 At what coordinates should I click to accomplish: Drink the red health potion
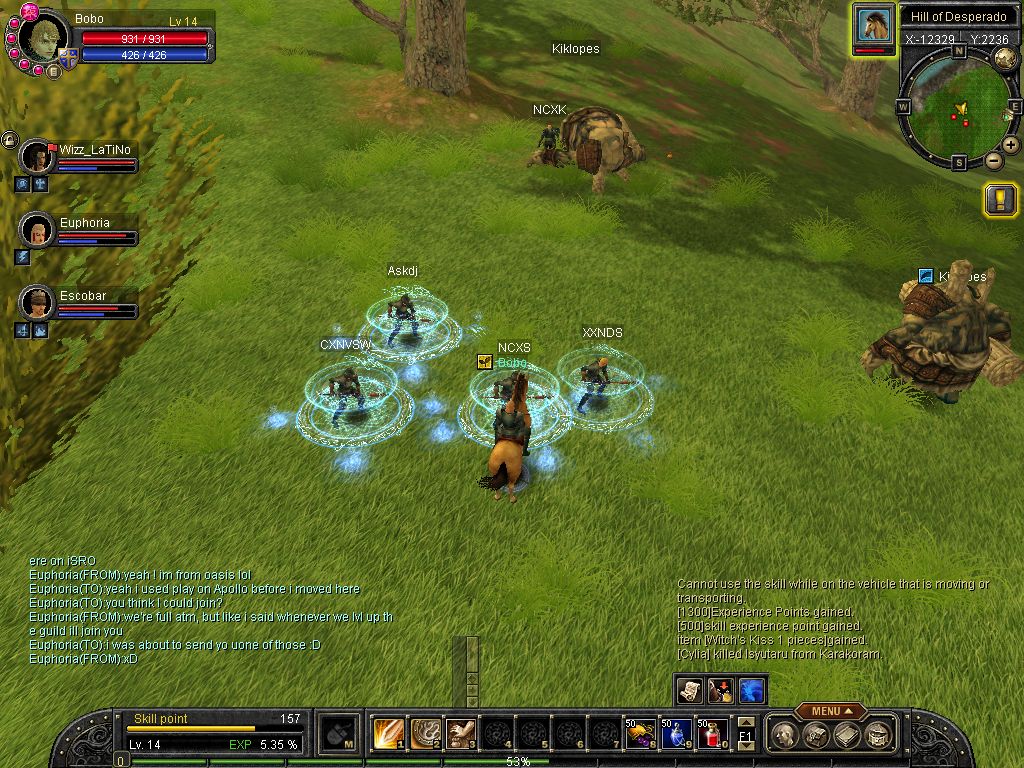[x=712, y=734]
